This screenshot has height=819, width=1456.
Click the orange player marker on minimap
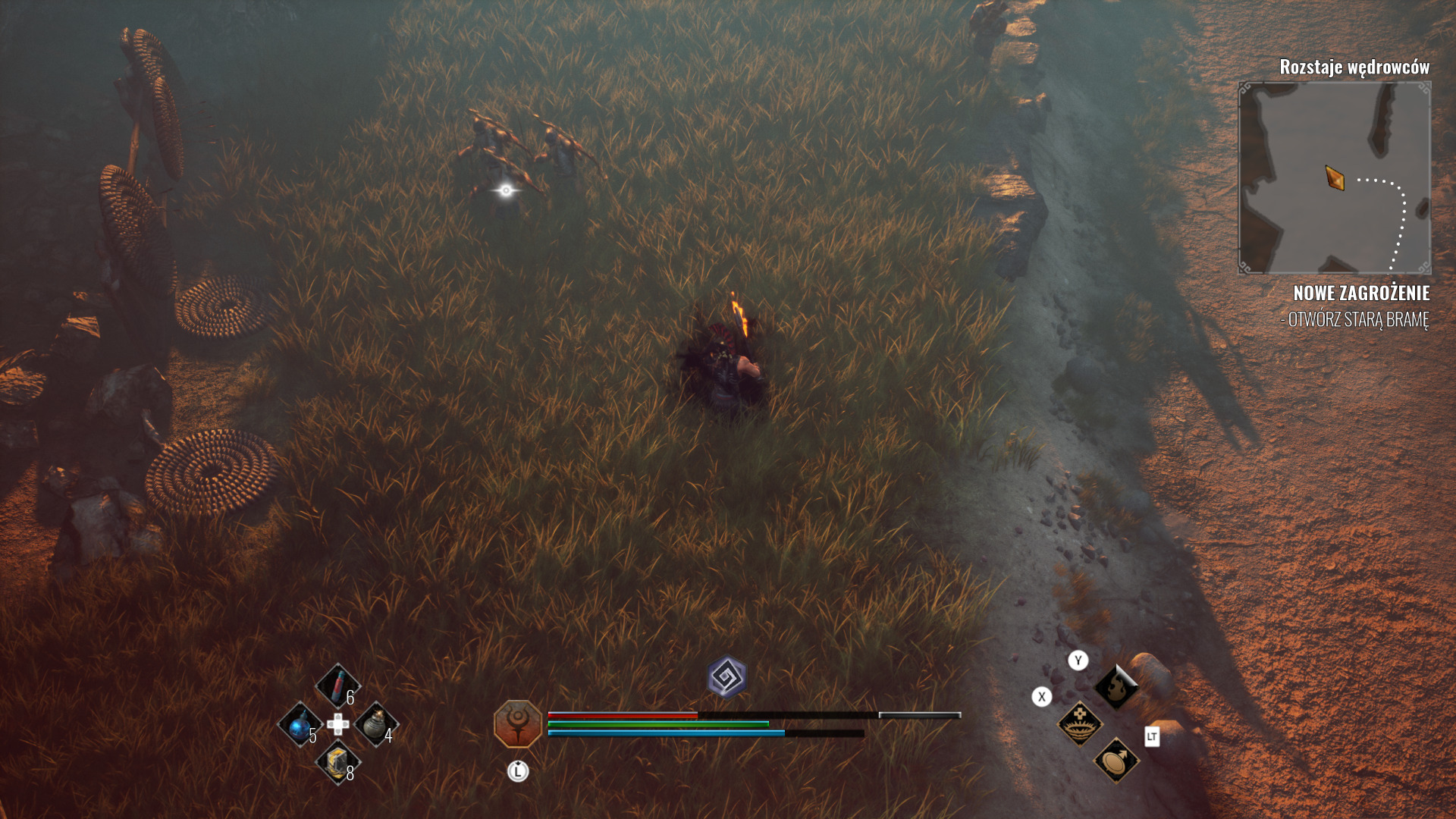point(1335,178)
